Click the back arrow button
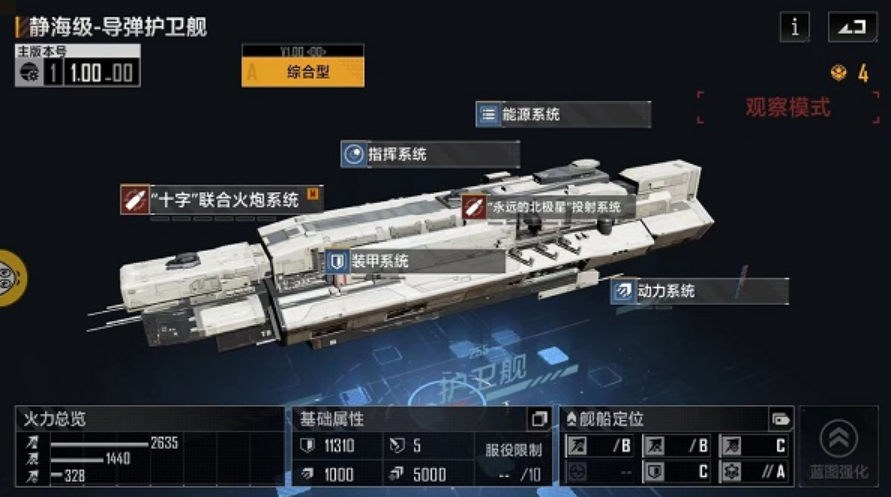891x497 pixels. click(x=852, y=27)
